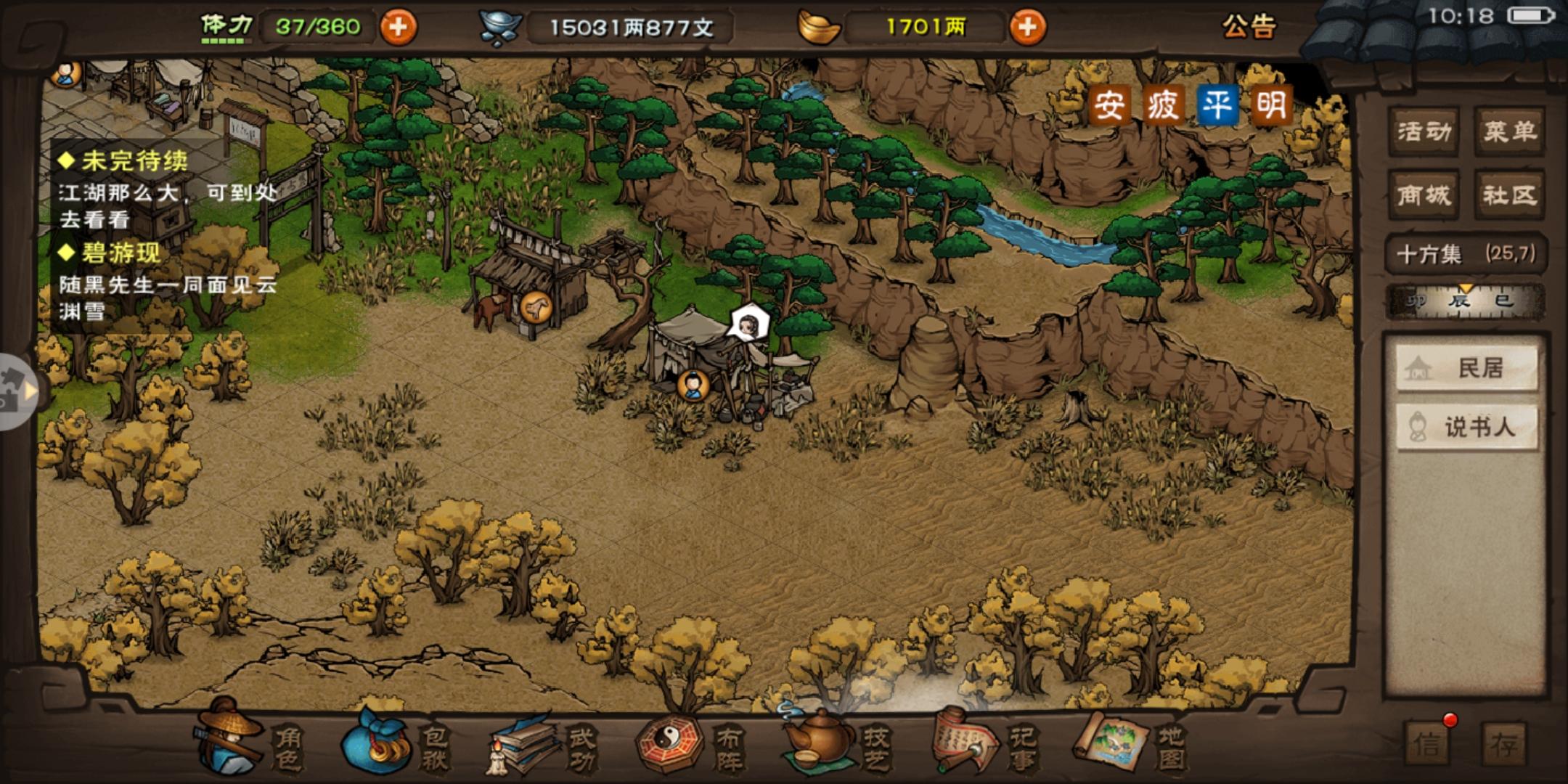Visit the 商城 shop
1568x784 pixels.
pyautogui.click(x=1424, y=195)
